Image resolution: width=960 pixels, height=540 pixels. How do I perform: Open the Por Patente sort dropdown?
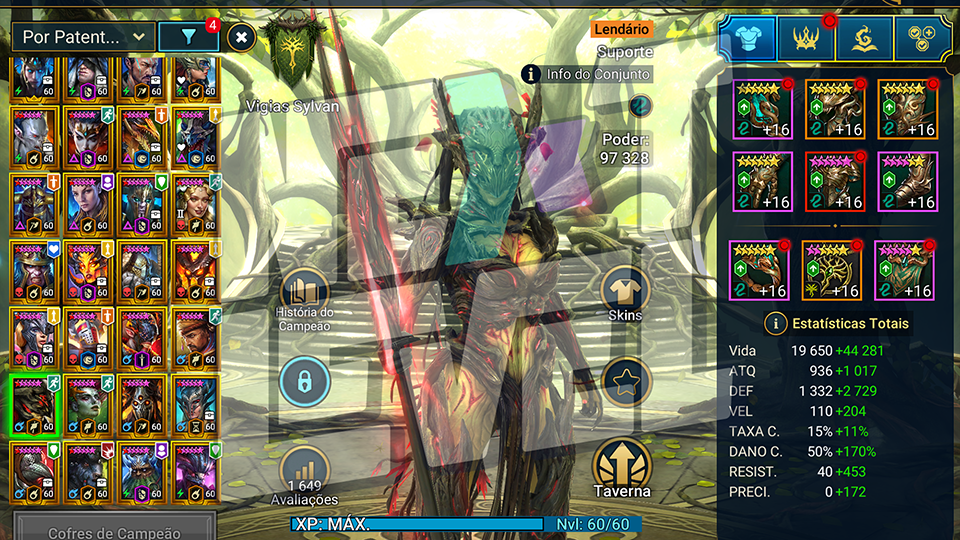84,38
